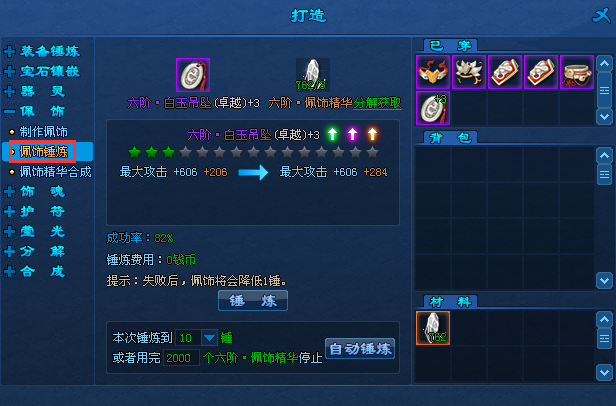
Task: Select the 佩饰精华 item in materials
Action: point(433,328)
